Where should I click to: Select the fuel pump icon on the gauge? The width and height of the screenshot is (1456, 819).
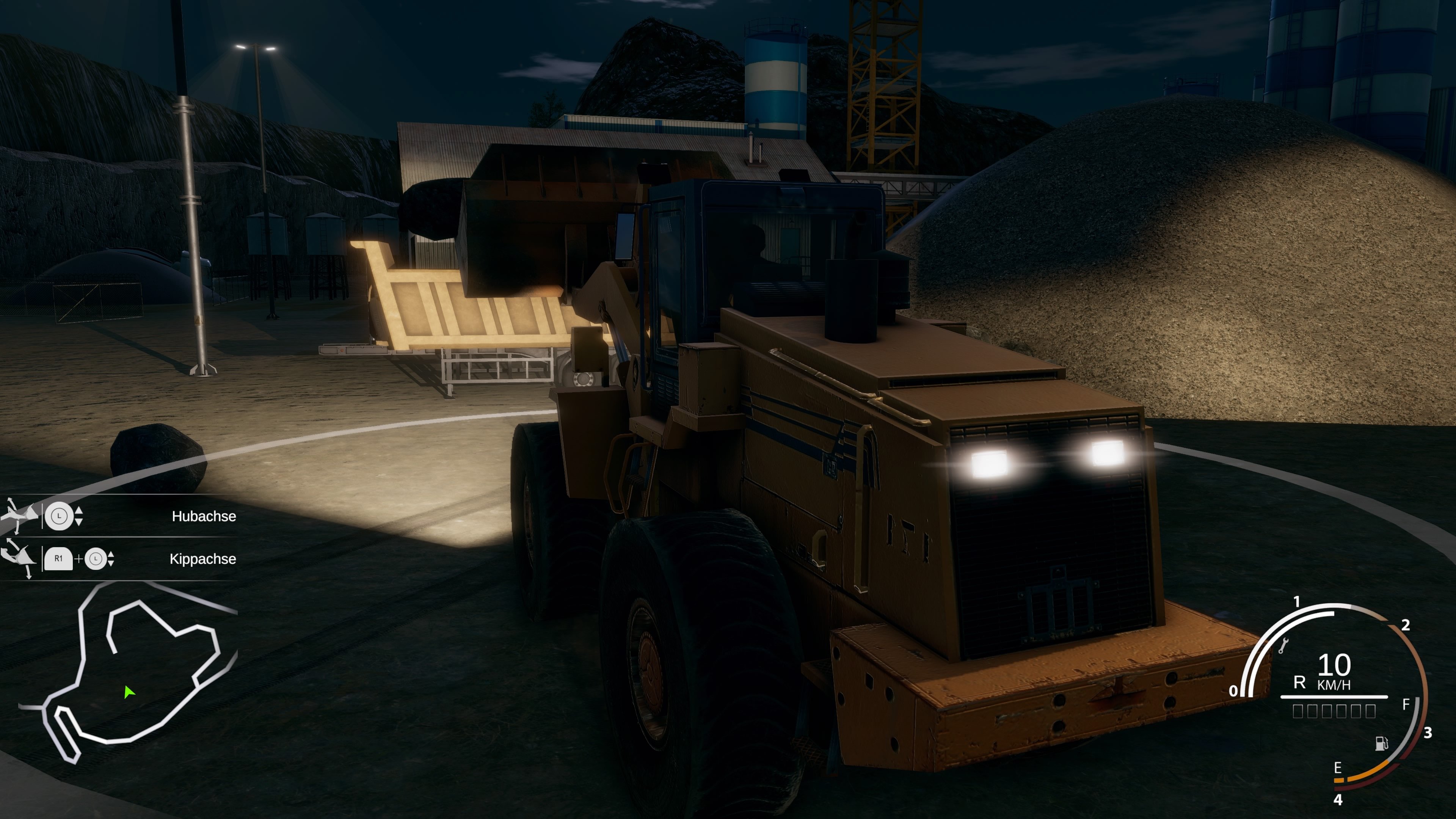coord(1381,744)
